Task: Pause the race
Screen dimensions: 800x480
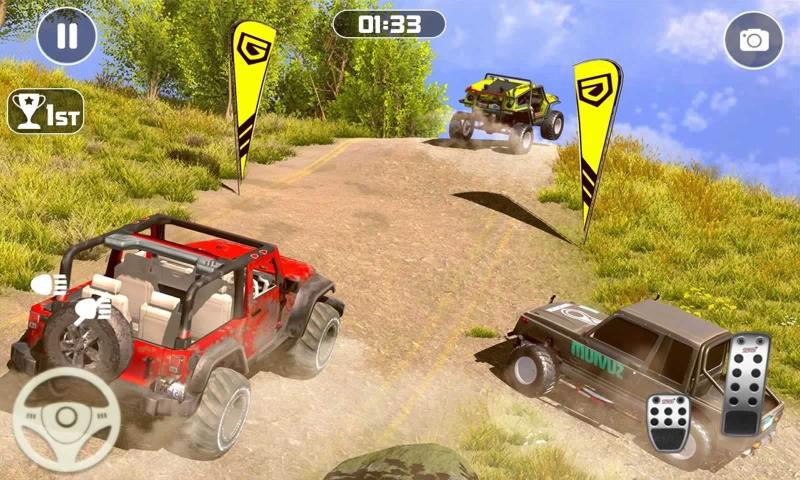Action: pyautogui.click(x=66, y=36)
